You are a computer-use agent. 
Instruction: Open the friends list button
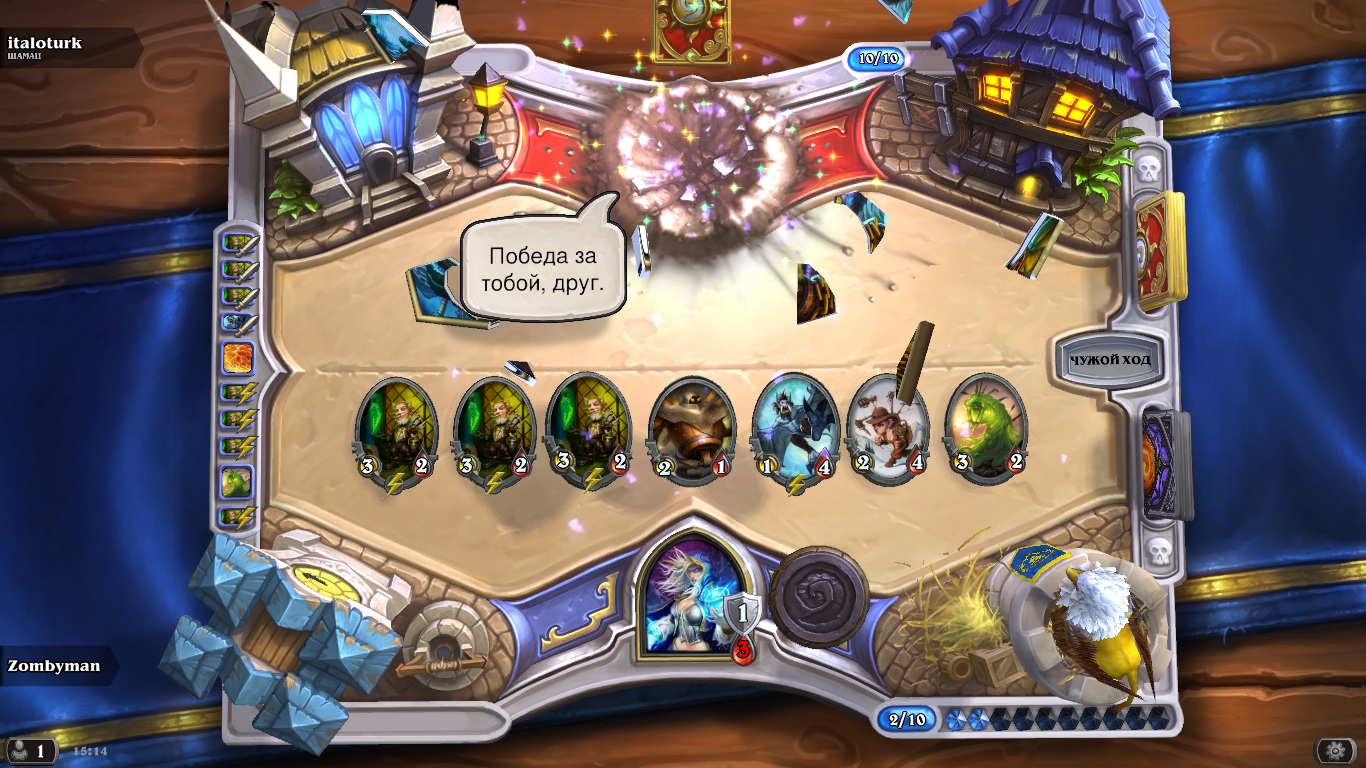(31, 750)
